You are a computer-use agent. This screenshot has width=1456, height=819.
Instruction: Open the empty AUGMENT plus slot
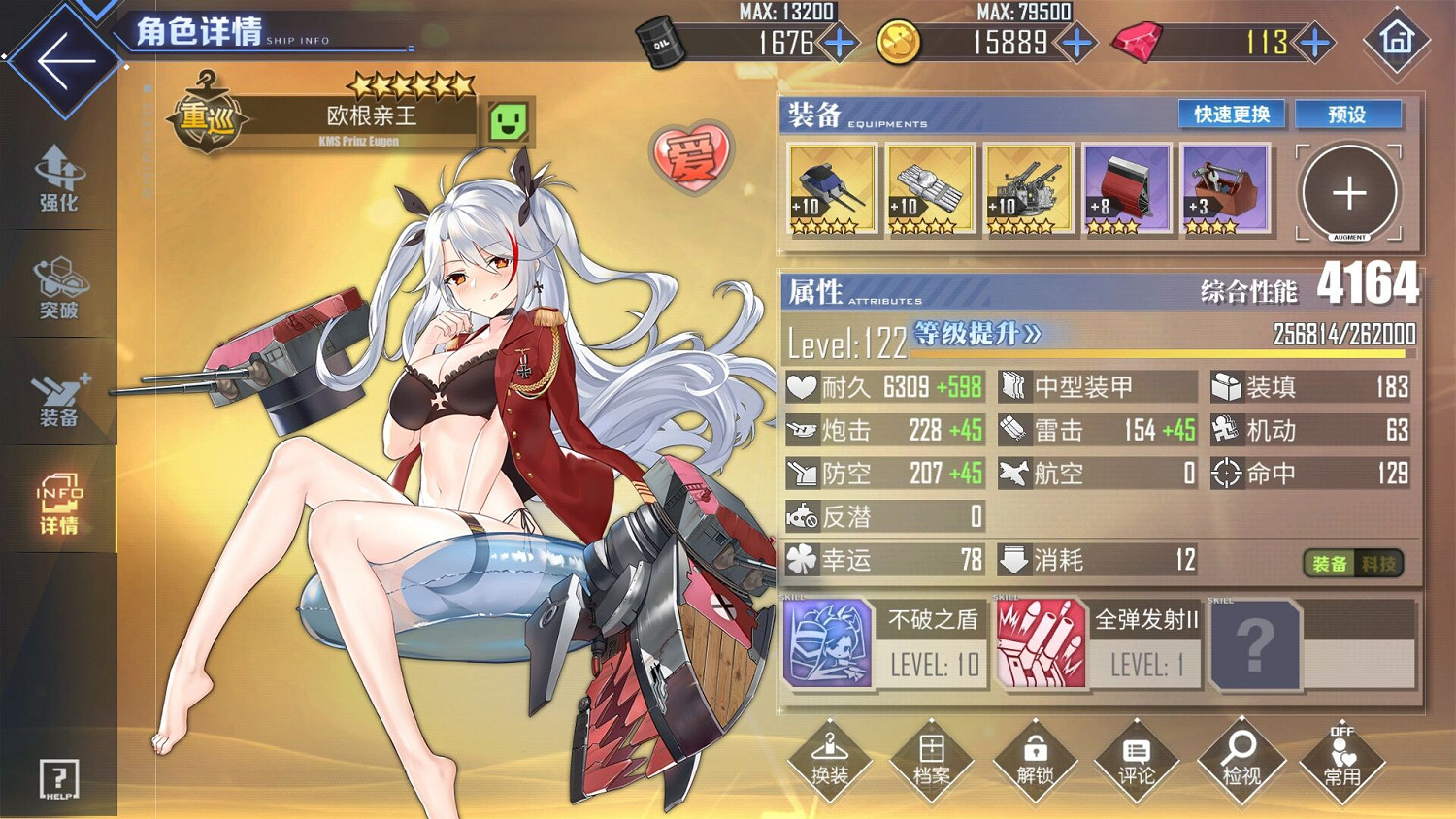1348,190
